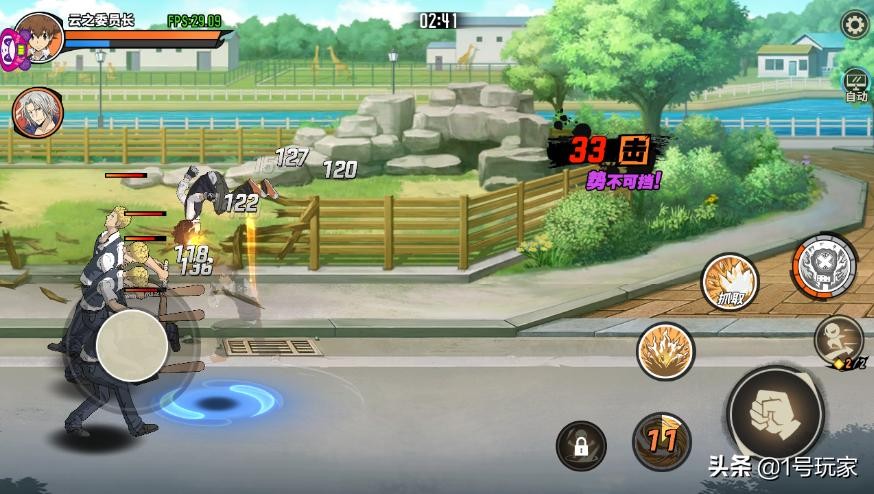Toggle the 自动 auto-battle button
The height and width of the screenshot is (494, 874).
click(856, 85)
